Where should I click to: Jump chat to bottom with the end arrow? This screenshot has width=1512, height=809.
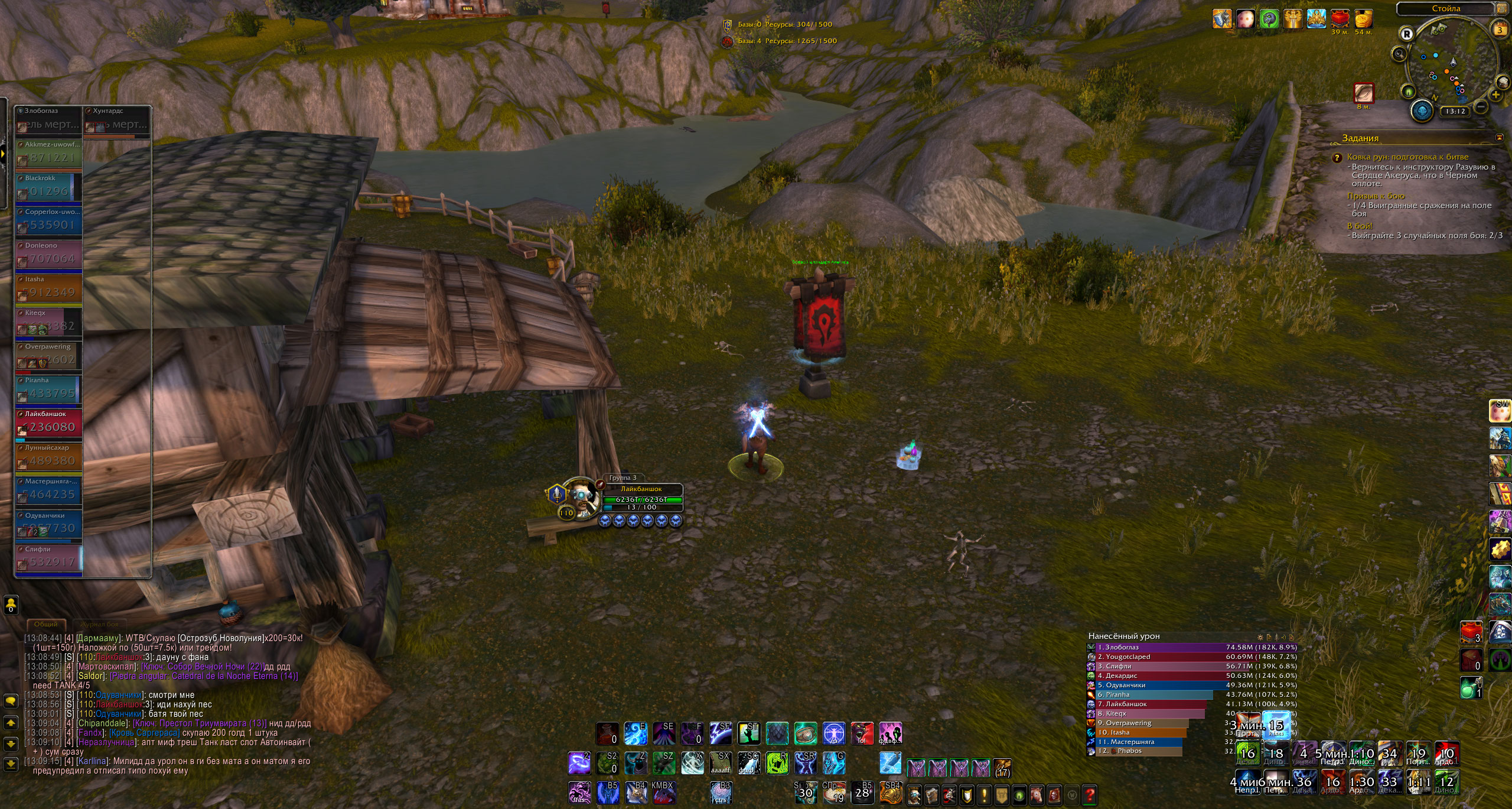pos(11,764)
